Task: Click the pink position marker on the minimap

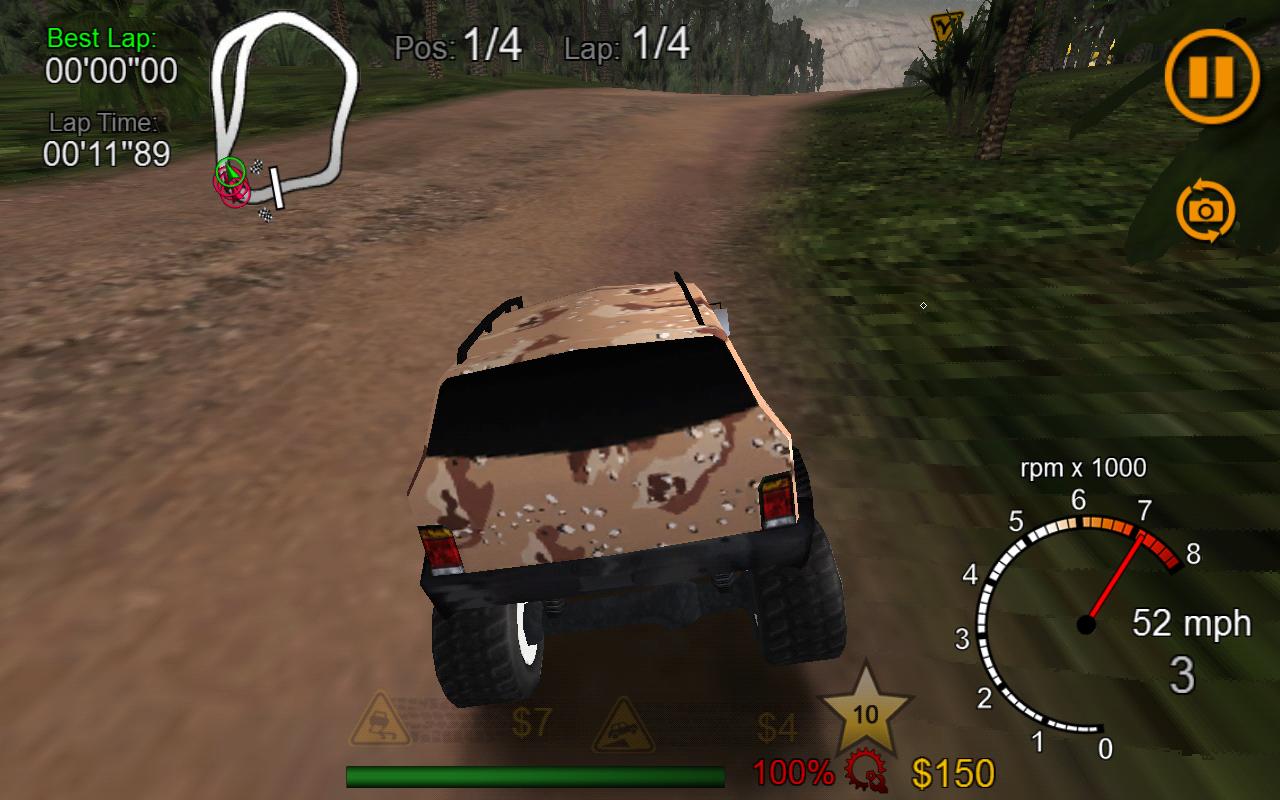Action: (231, 196)
